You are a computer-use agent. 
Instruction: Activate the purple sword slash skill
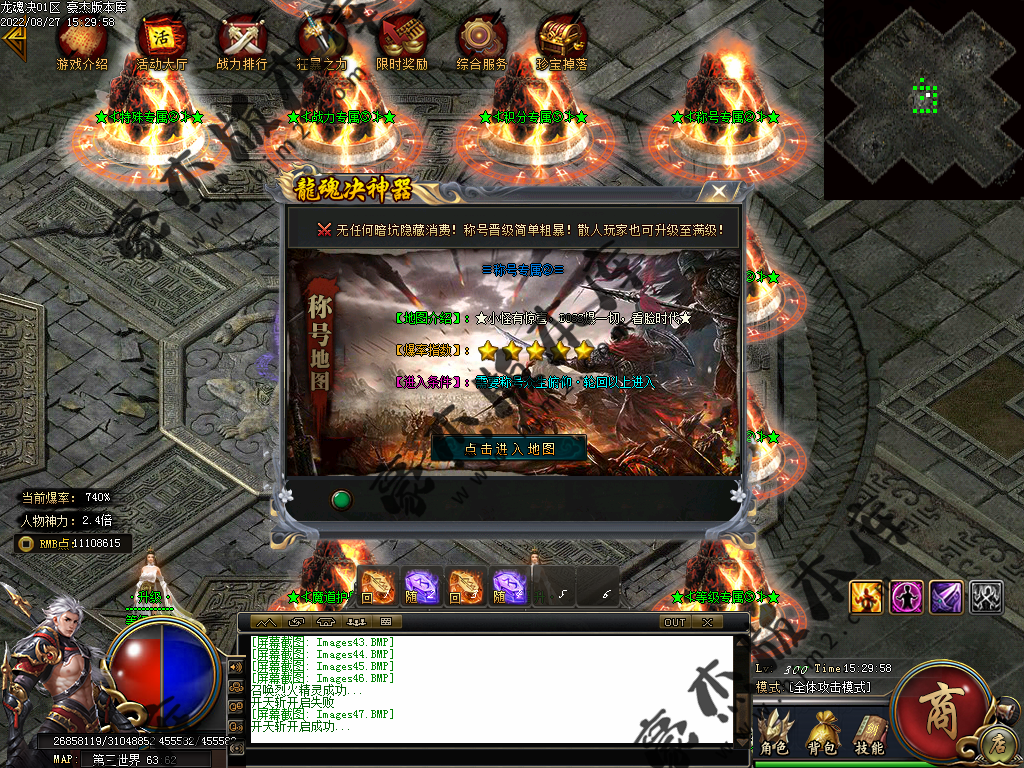pyautogui.click(x=946, y=597)
